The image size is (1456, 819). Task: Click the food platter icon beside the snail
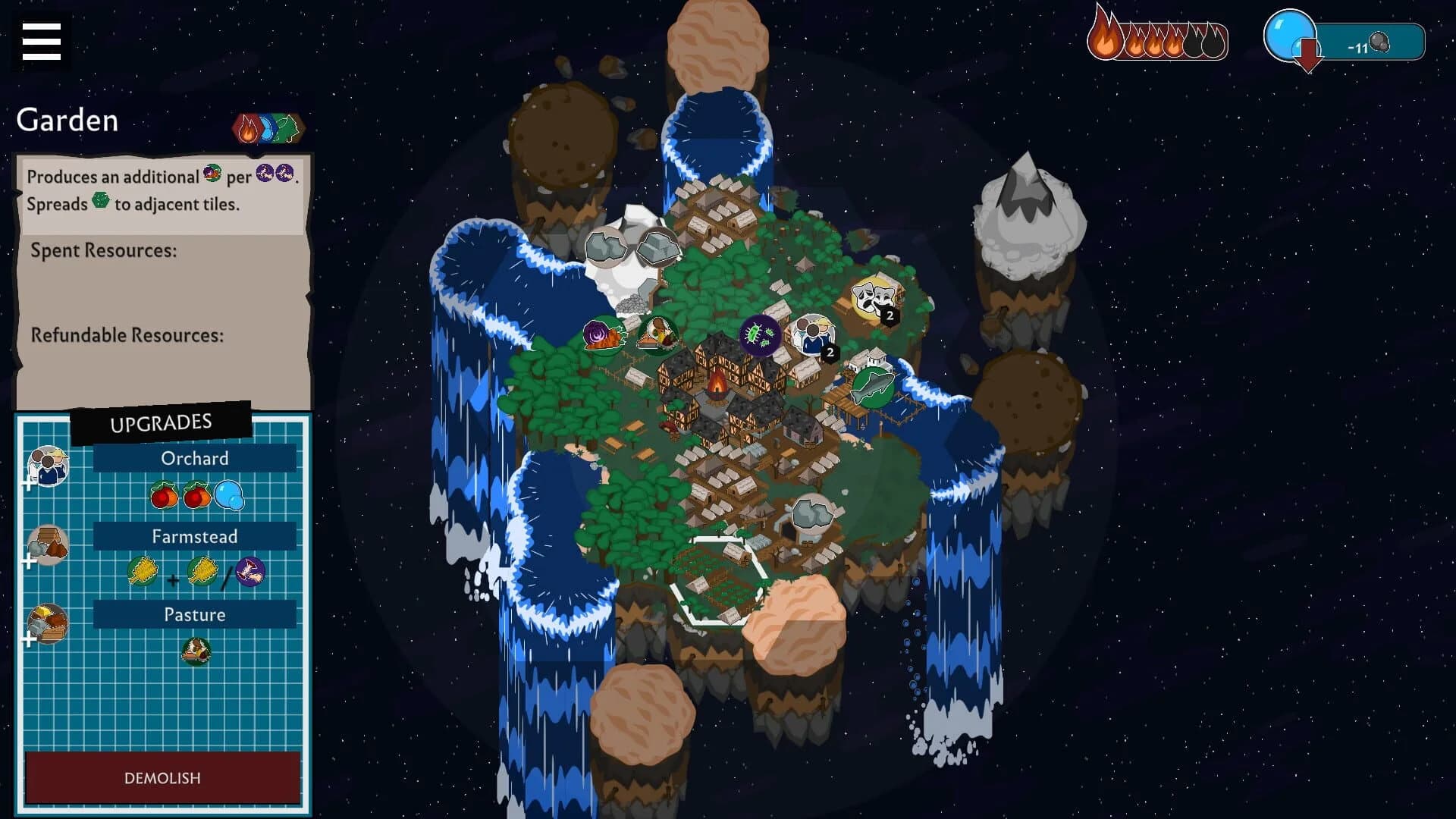[x=658, y=334]
